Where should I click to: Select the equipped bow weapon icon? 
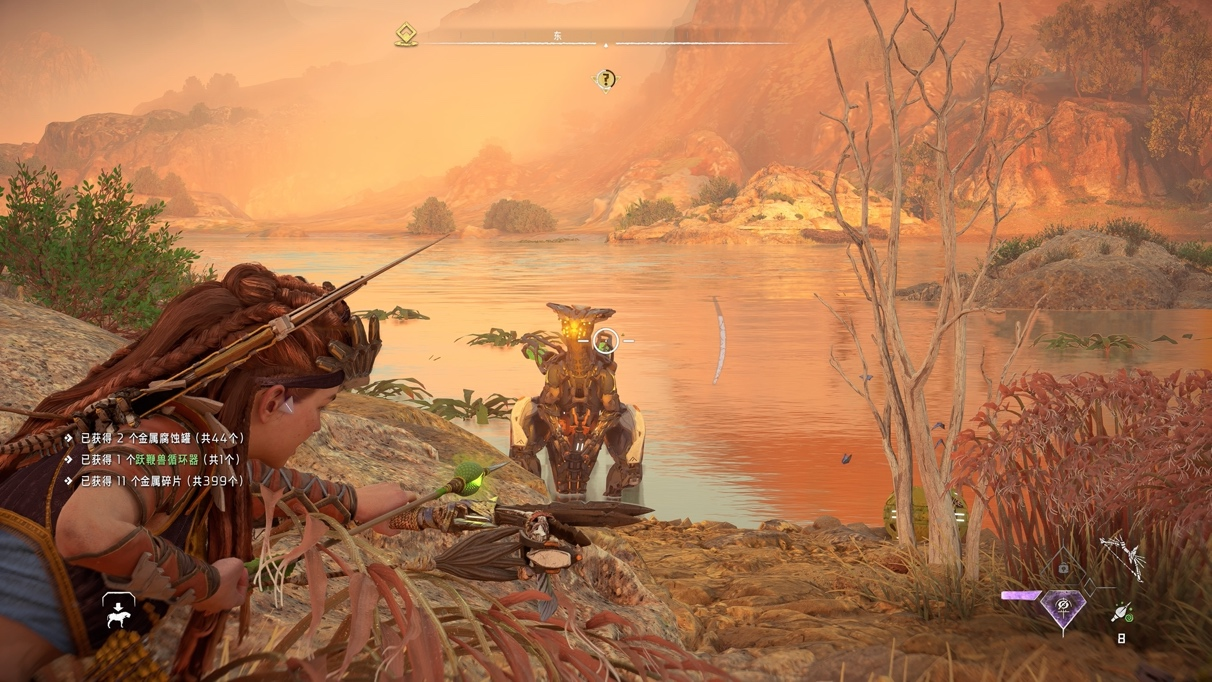pos(1124,555)
